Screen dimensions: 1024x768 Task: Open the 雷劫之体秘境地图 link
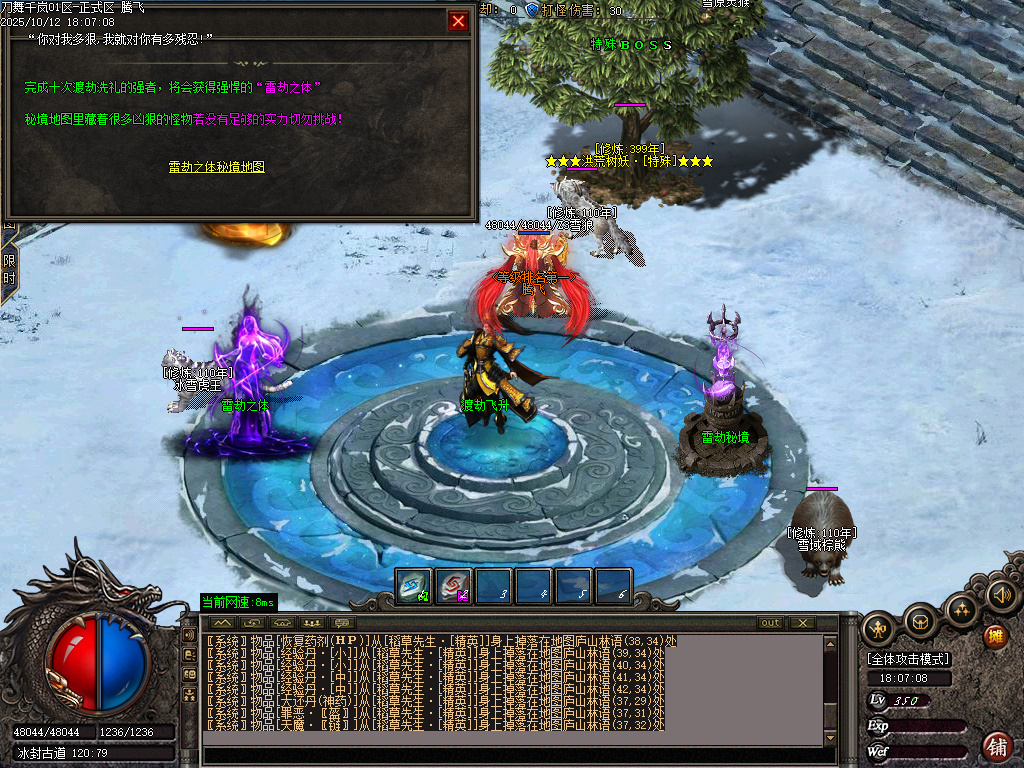tap(216, 167)
